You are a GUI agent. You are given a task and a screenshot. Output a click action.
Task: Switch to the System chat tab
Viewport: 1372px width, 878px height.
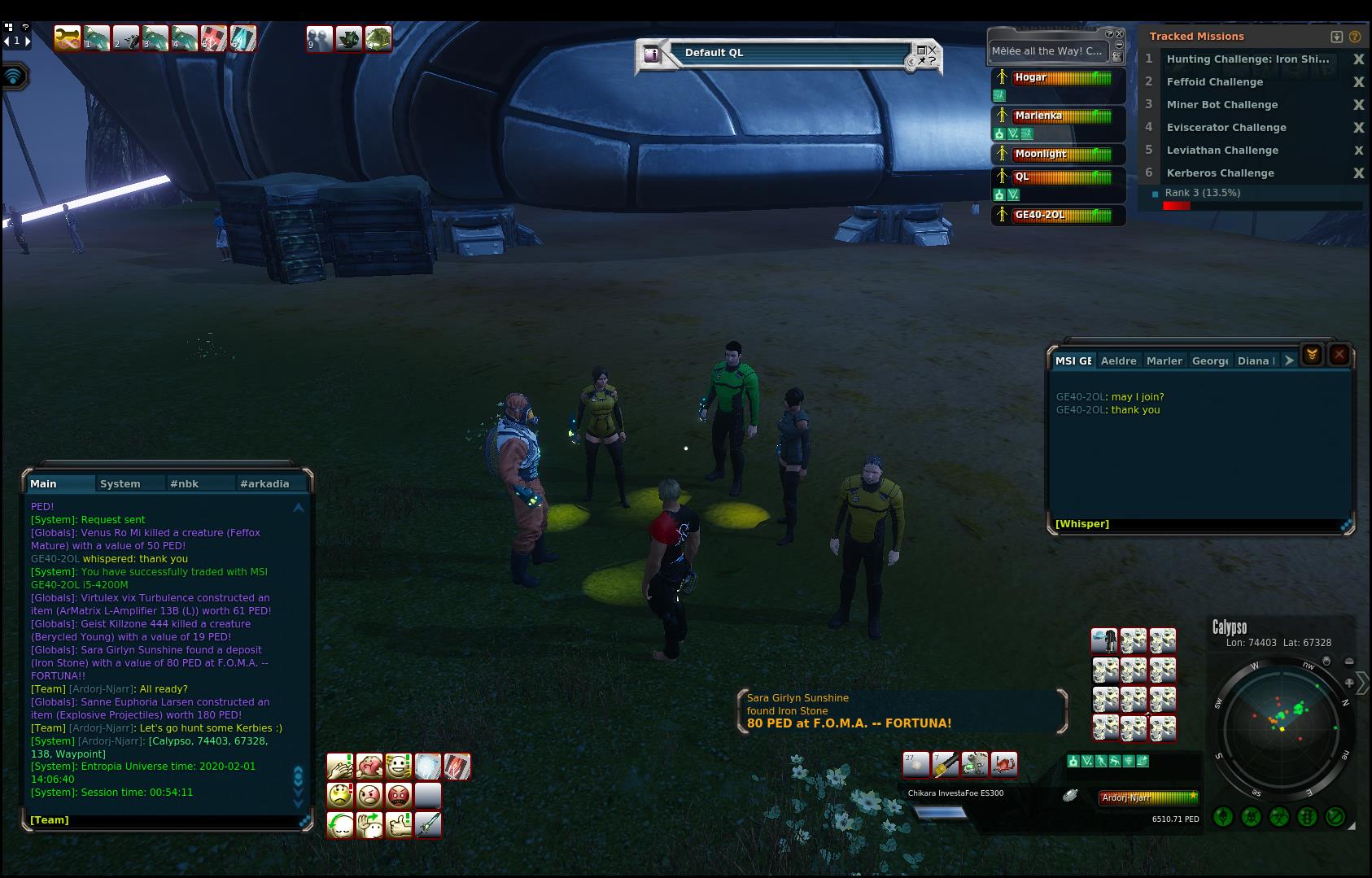[x=120, y=483]
